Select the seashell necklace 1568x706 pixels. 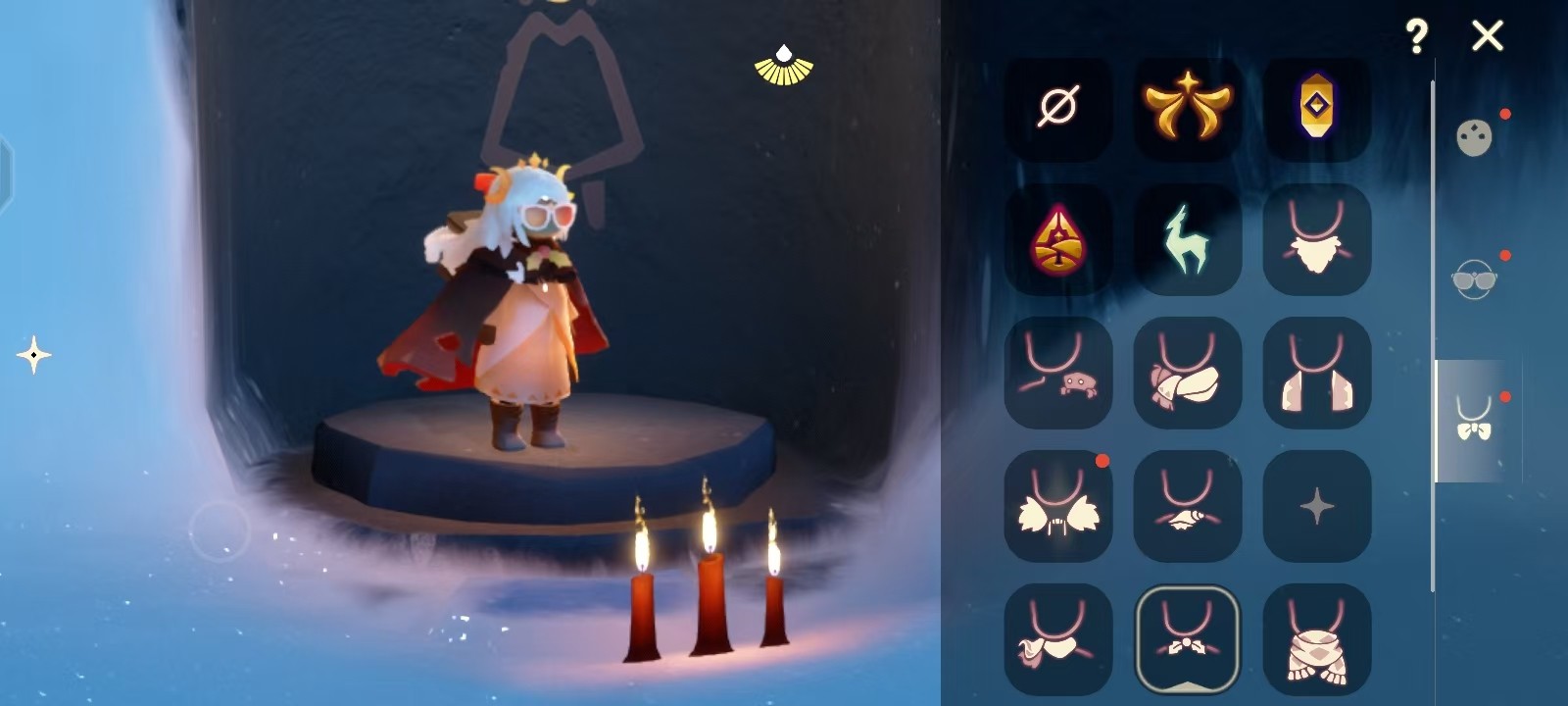point(1187,506)
